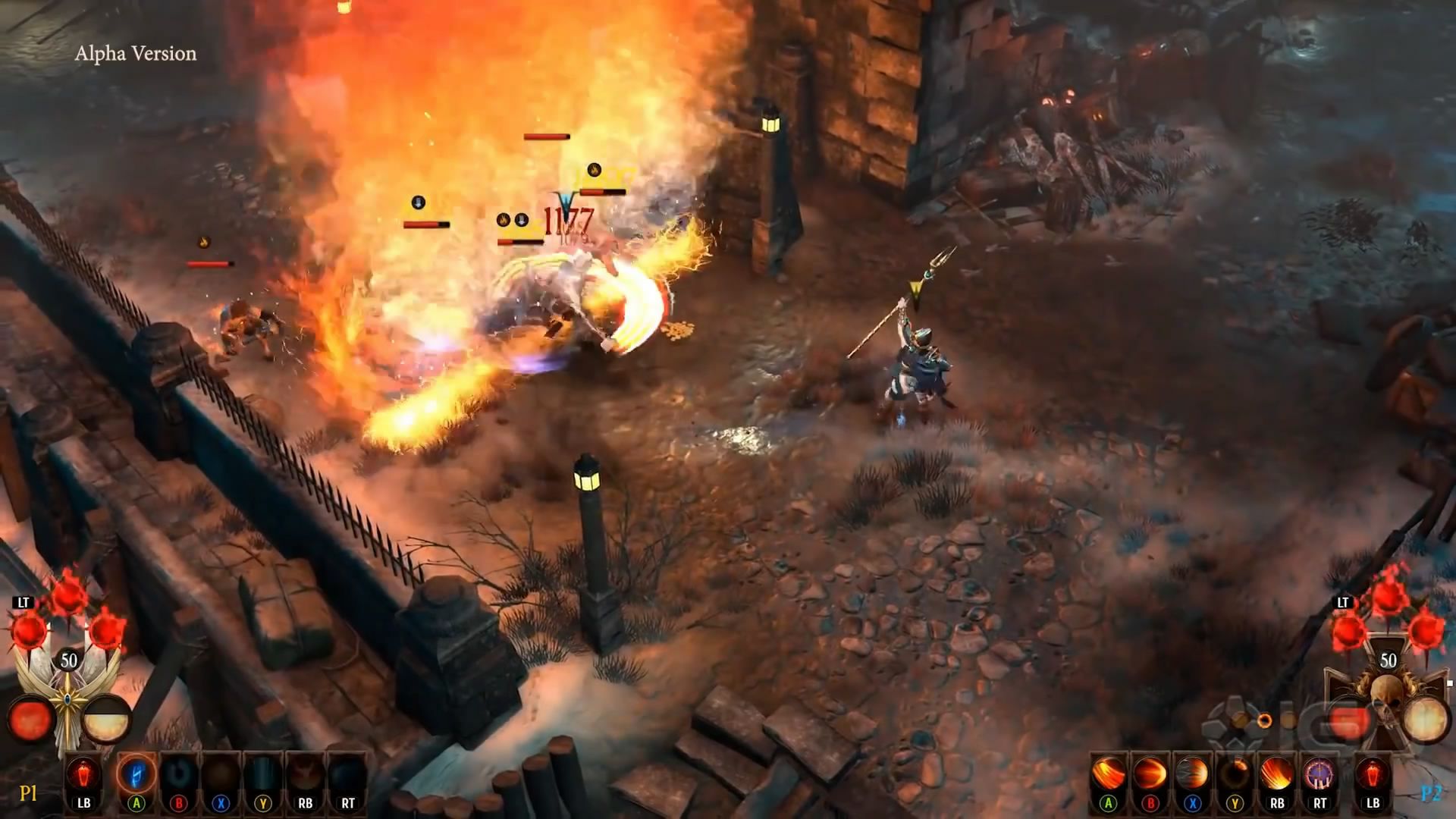
Task: Activate player two's dark fire ring skill
Action: [x=1235, y=775]
